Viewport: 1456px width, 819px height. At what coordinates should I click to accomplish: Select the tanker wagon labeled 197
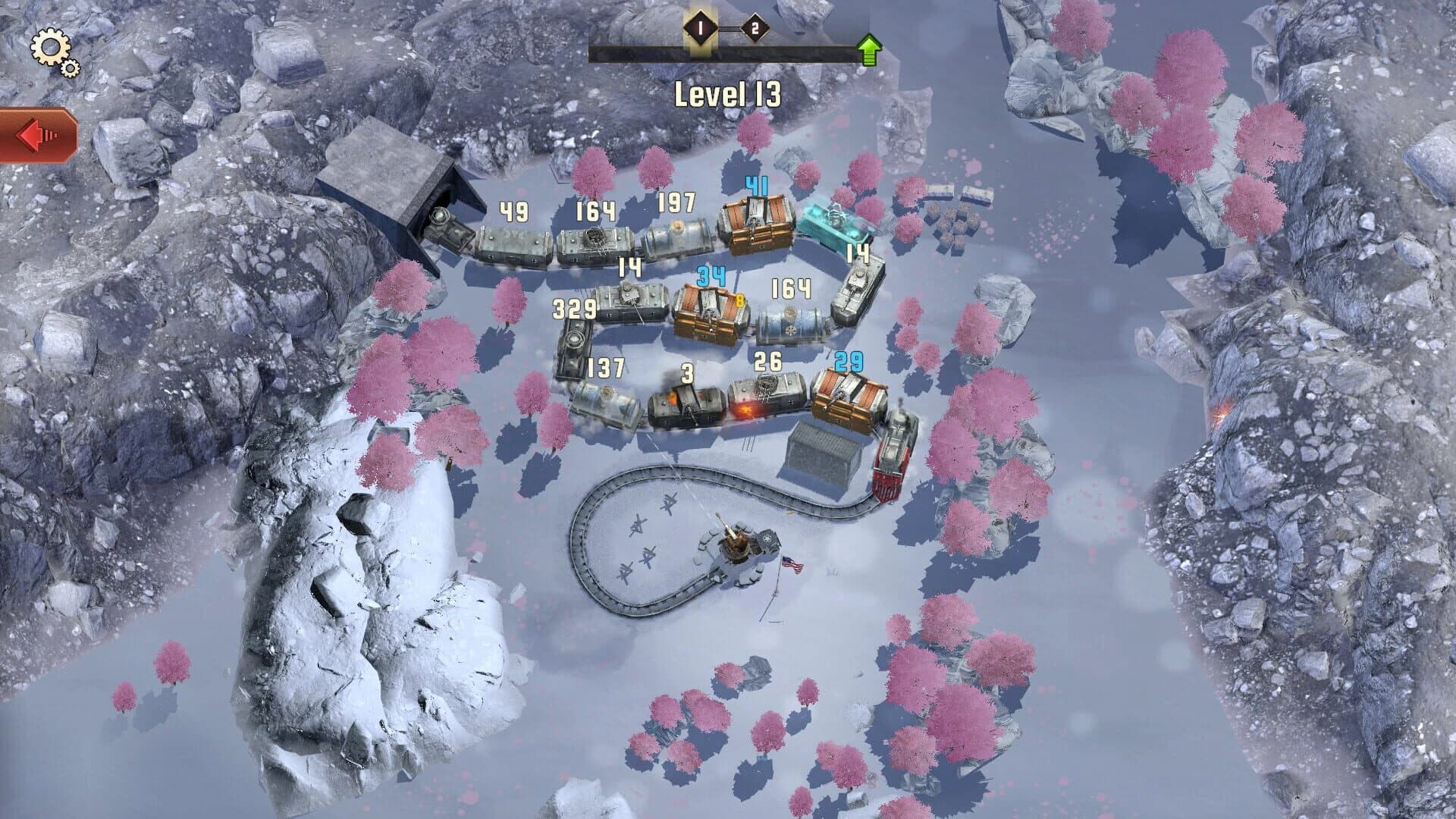(x=679, y=235)
